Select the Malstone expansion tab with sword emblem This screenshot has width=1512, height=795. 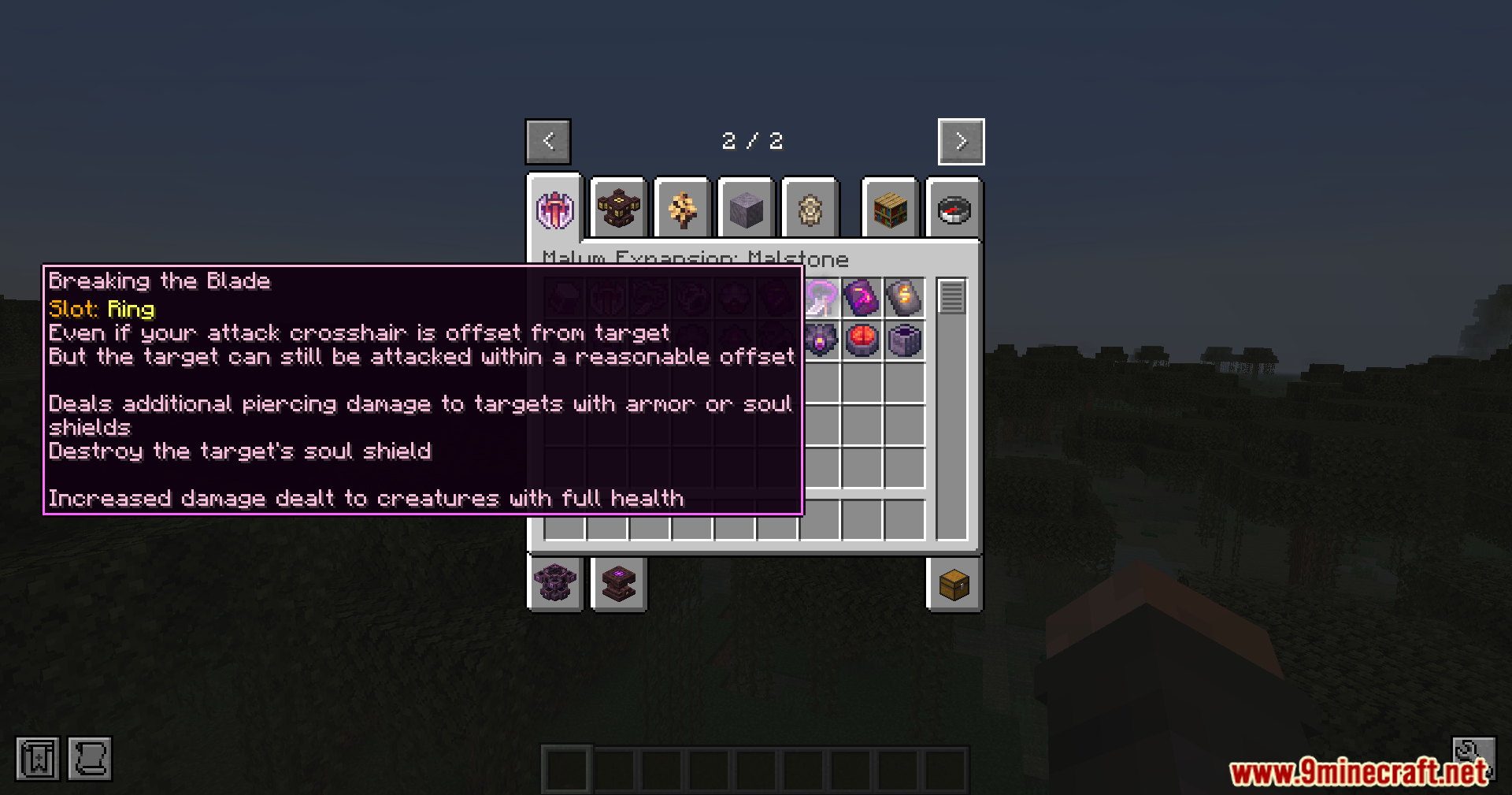coord(555,210)
